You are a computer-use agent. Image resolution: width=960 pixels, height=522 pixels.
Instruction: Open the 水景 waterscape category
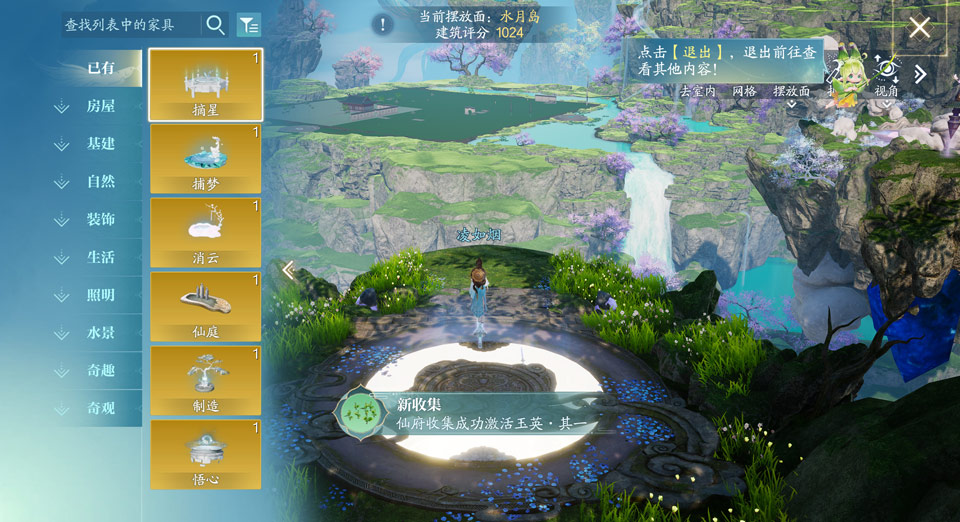pyautogui.click(x=100, y=333)
